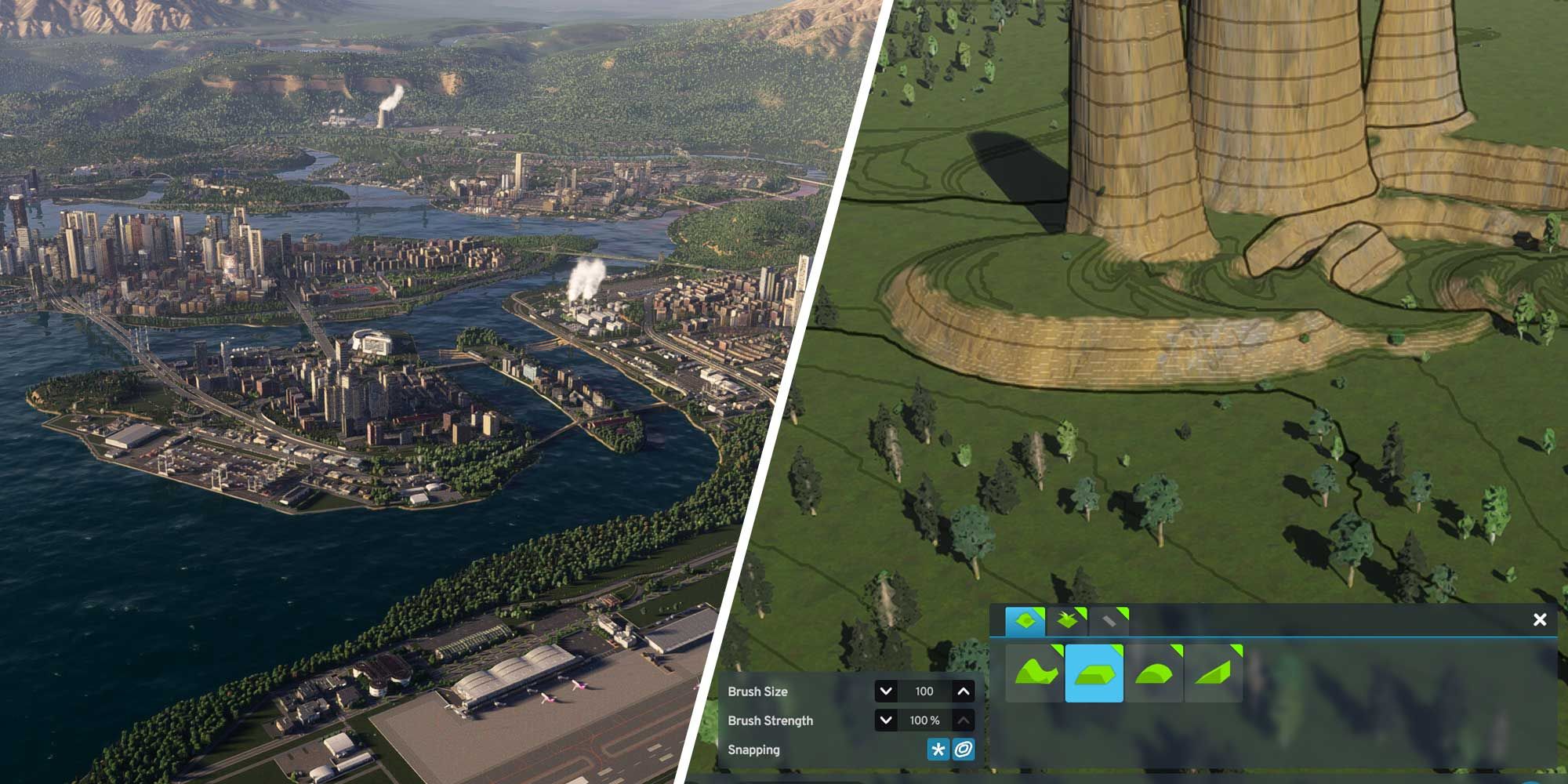1568x784 pixels.
Task: Activate the Slope Terrain tool
Action: tap(1213, 673)
